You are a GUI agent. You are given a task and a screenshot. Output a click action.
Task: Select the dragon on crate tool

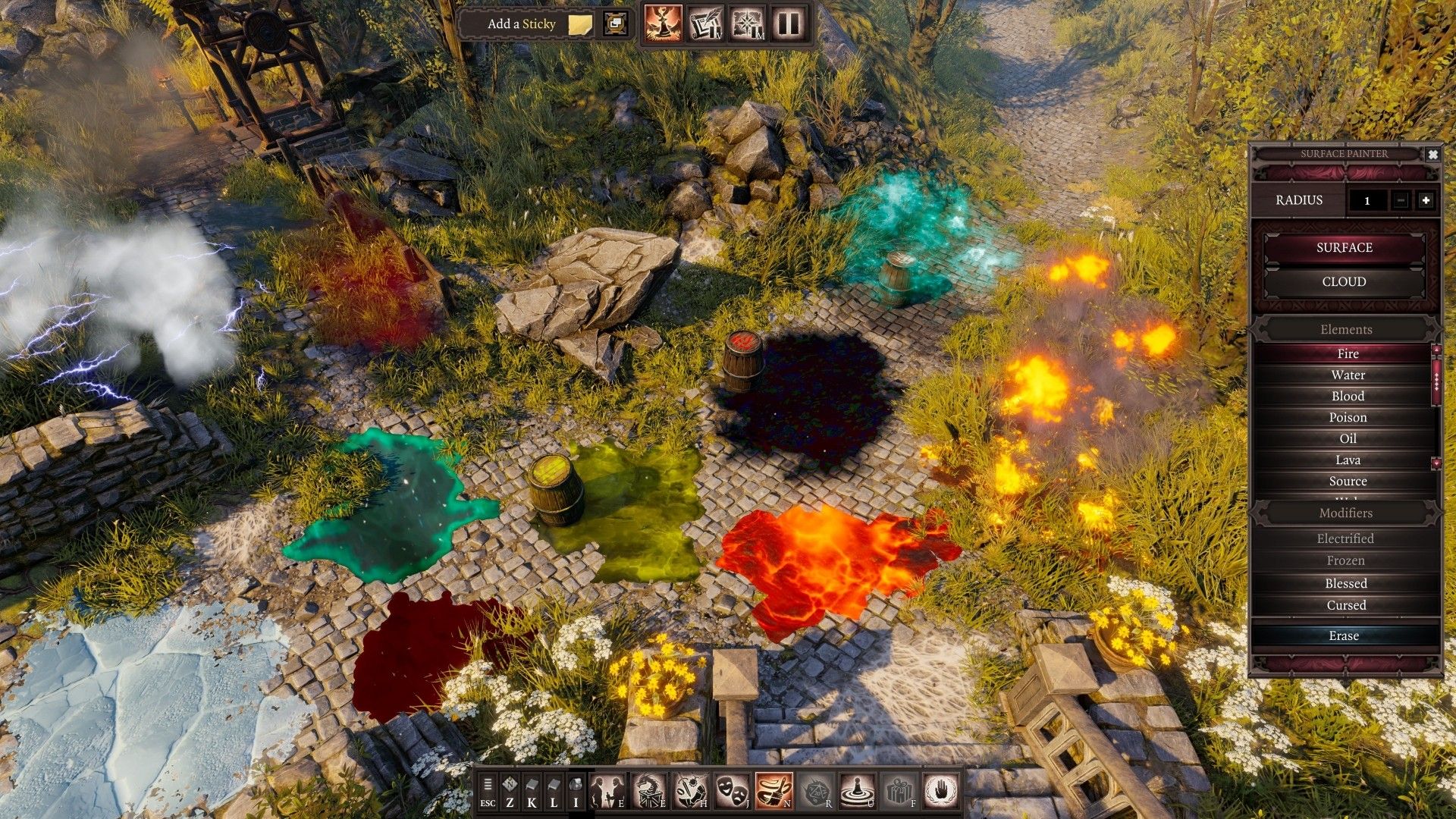pos(650,791)
